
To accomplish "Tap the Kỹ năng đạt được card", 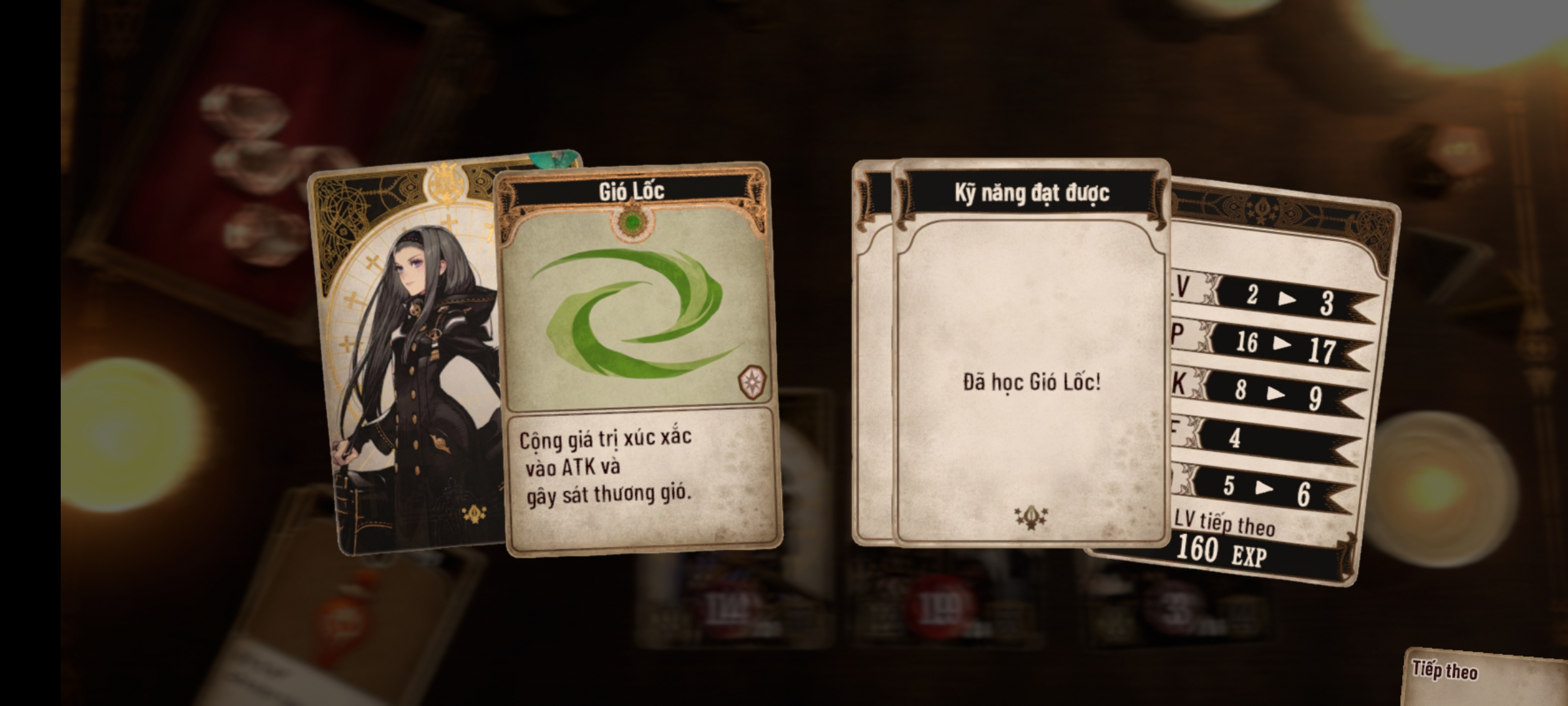I will pos(1030,353).
